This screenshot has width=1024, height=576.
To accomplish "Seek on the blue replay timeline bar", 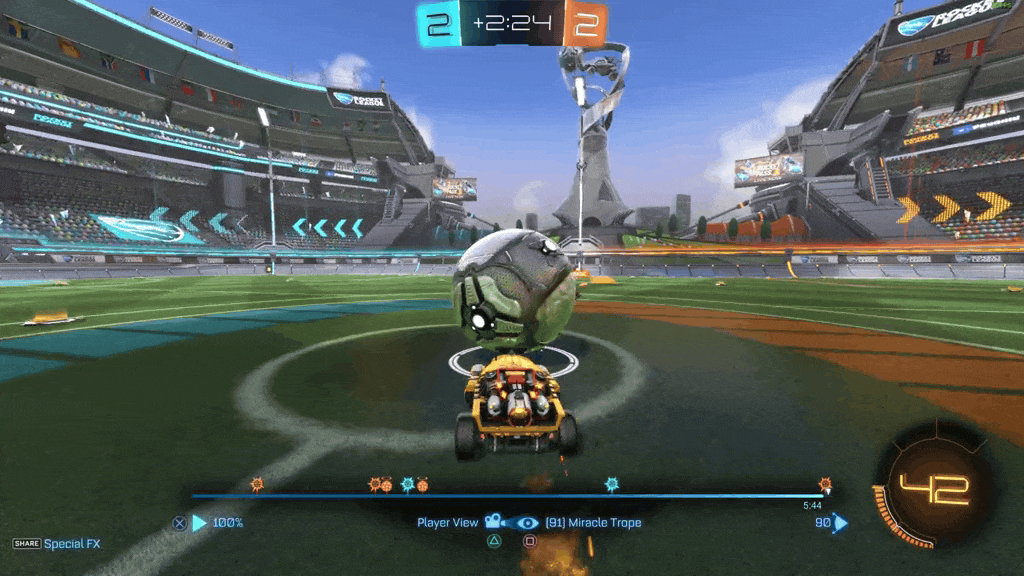I will [500, 495].
